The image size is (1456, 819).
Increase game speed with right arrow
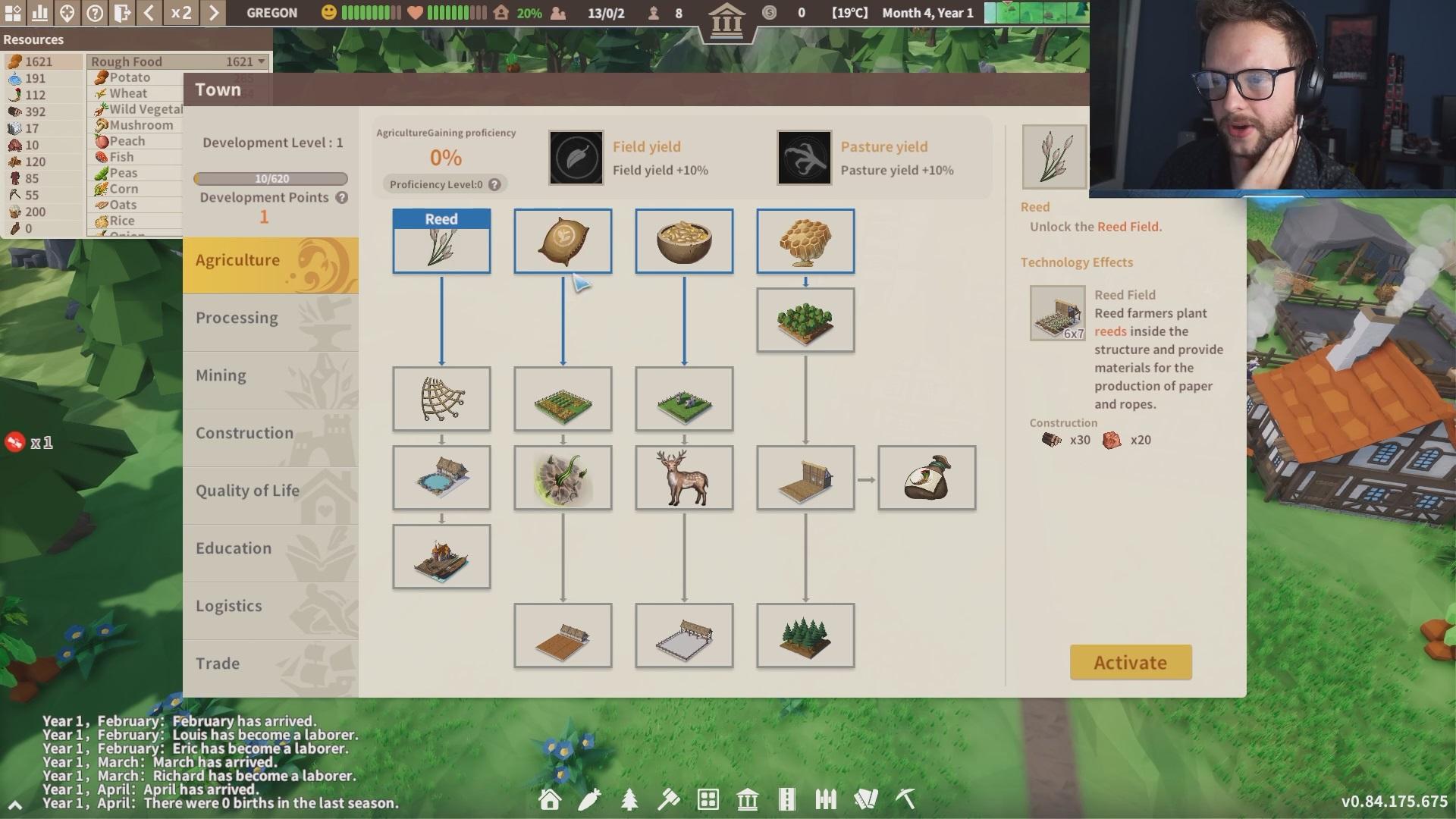(x=214, y=13)
